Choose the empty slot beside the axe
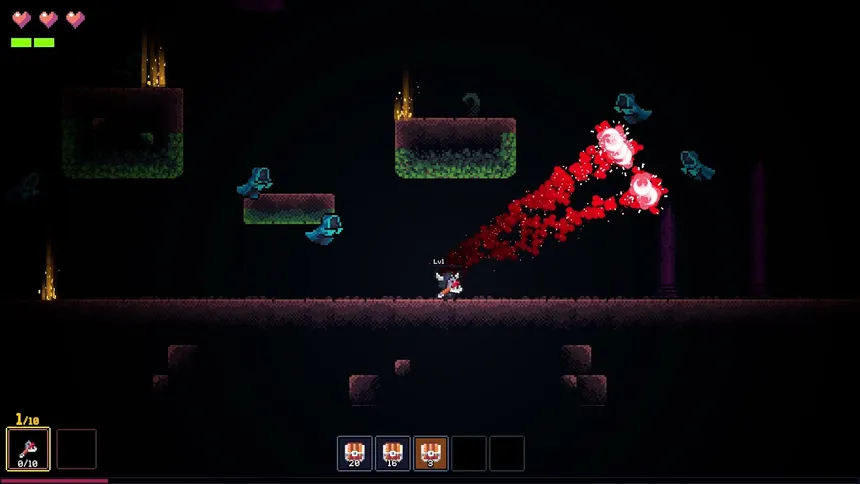Image resolution: width=860 pixels, height=484 pixels. [x=76, y=449]
